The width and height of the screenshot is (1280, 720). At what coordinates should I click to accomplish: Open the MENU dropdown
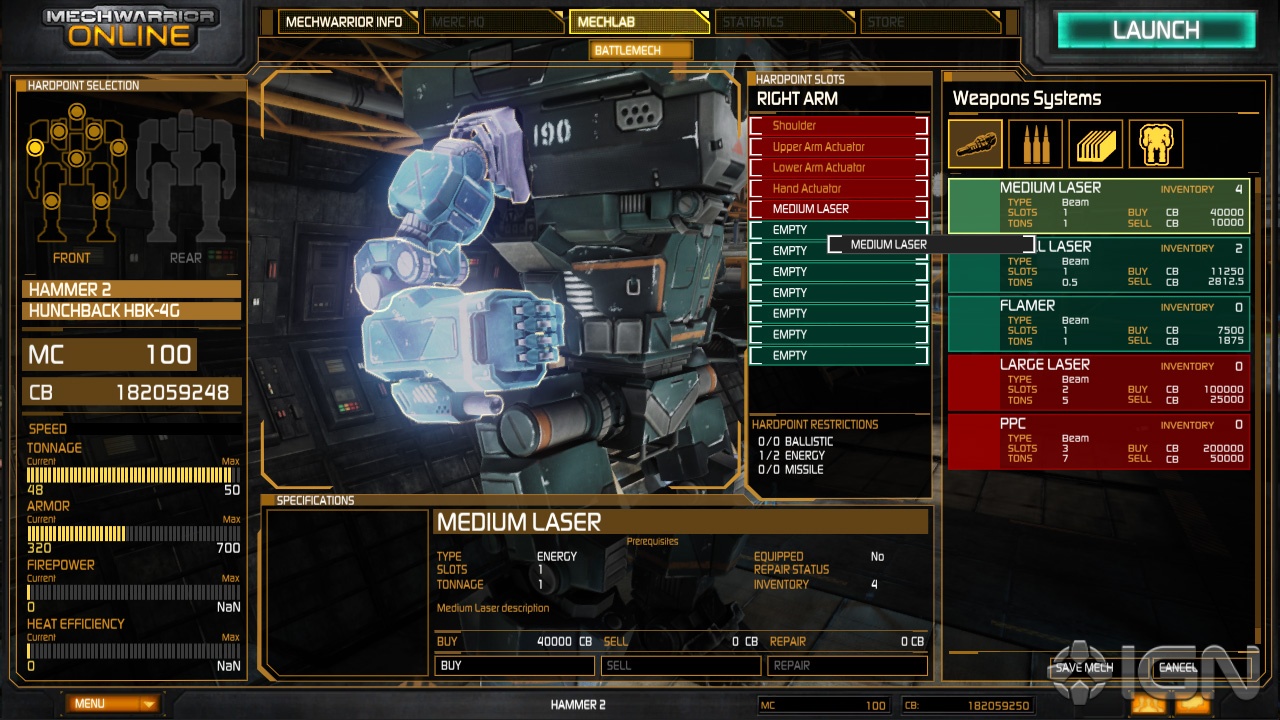coord(115,704)
